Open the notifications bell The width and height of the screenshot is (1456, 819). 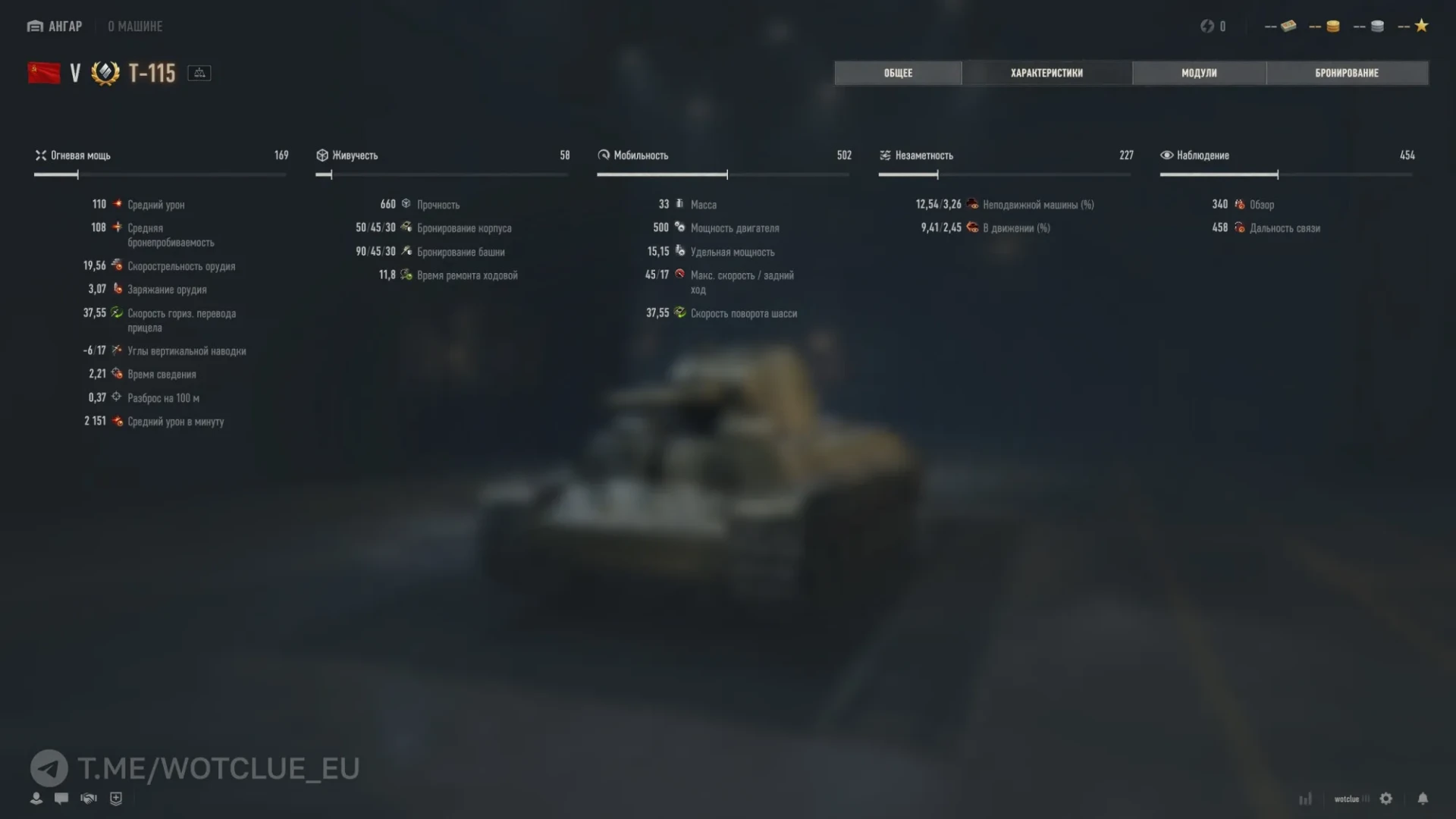coord(1423,799)
